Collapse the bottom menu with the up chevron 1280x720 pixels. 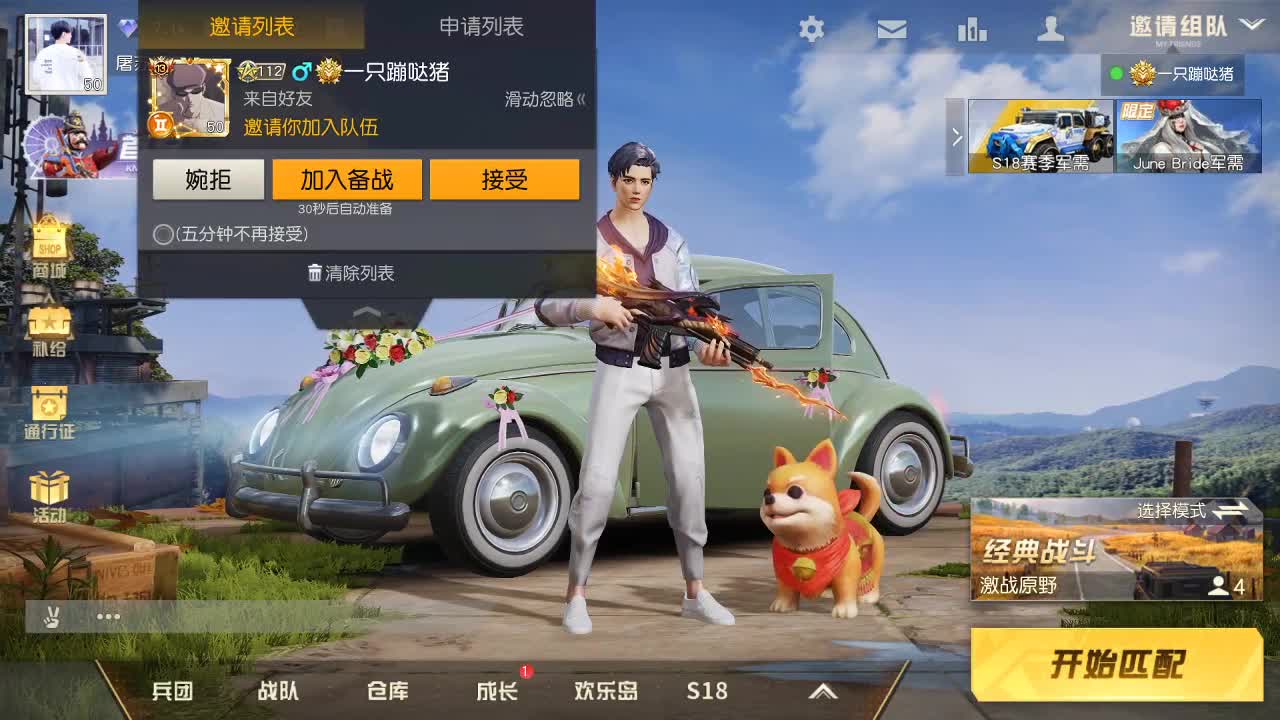(x=823, y=690)
